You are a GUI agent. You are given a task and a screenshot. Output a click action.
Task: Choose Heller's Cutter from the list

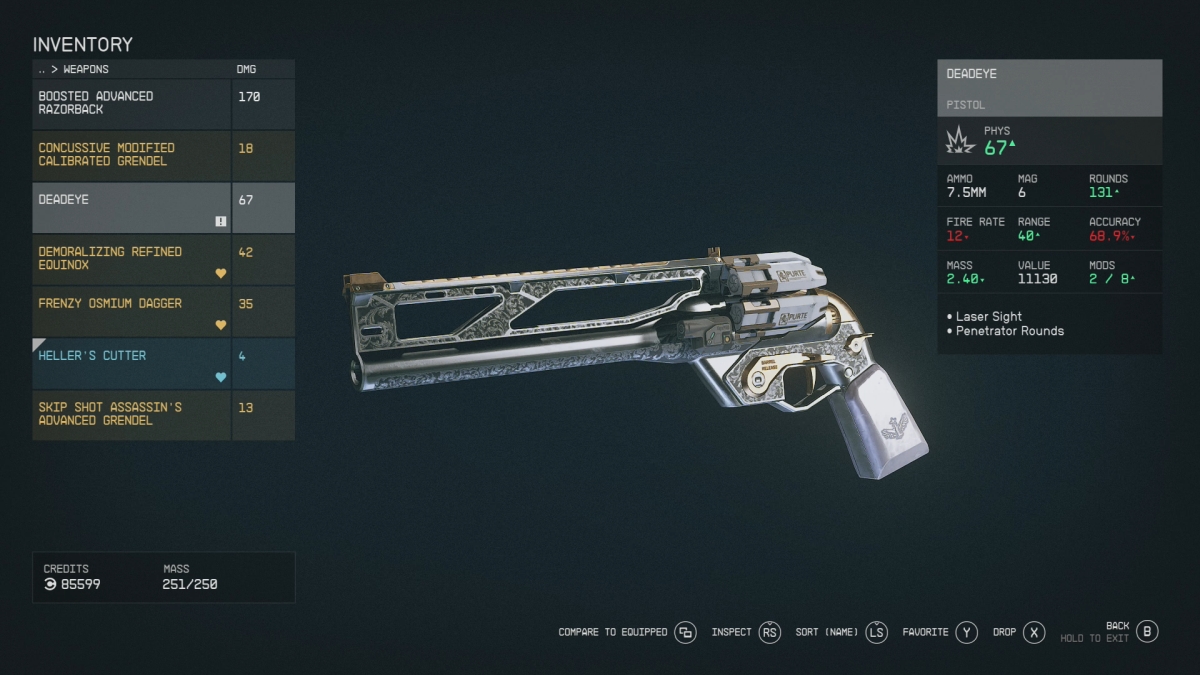point(132,363)
